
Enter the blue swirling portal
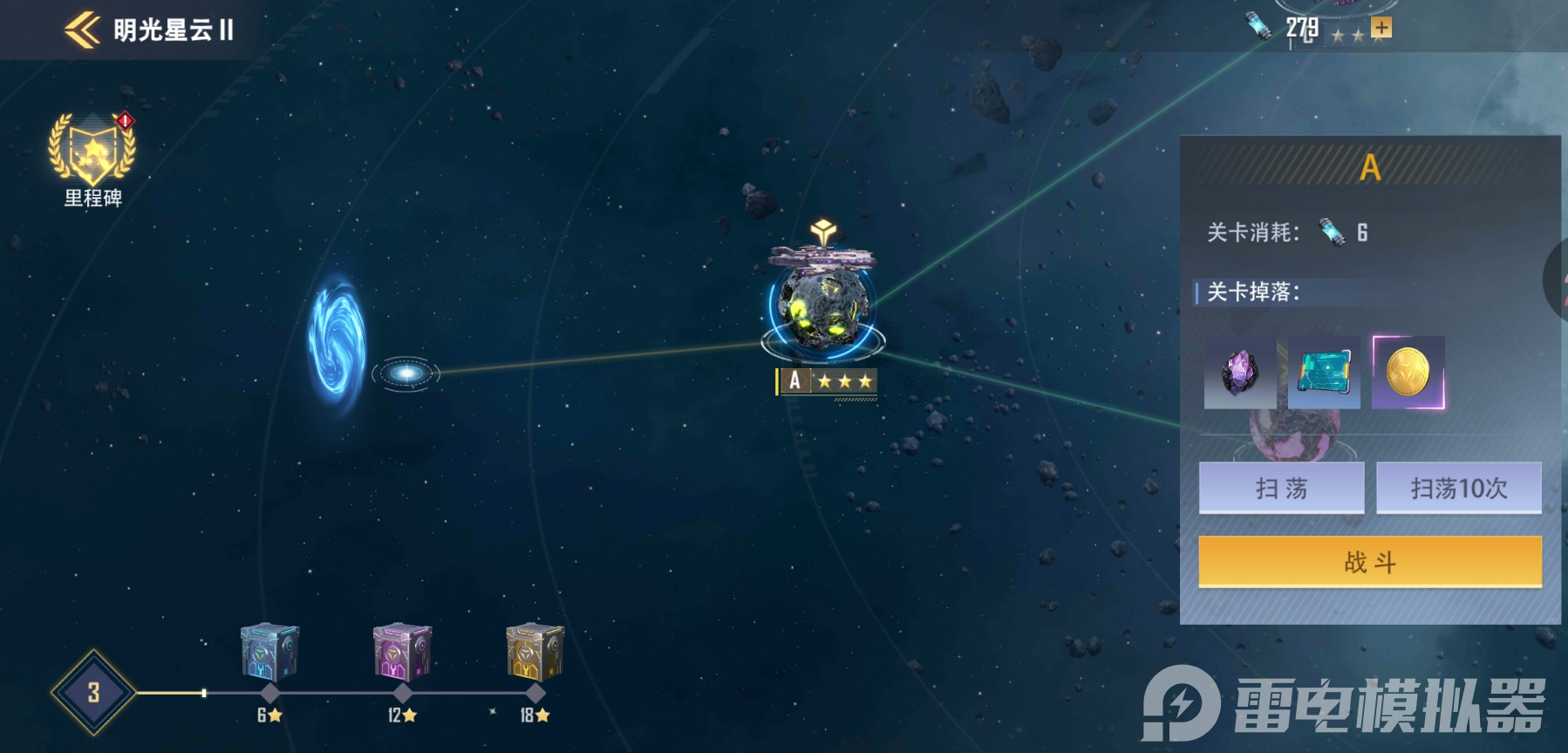tap(337, 341)
